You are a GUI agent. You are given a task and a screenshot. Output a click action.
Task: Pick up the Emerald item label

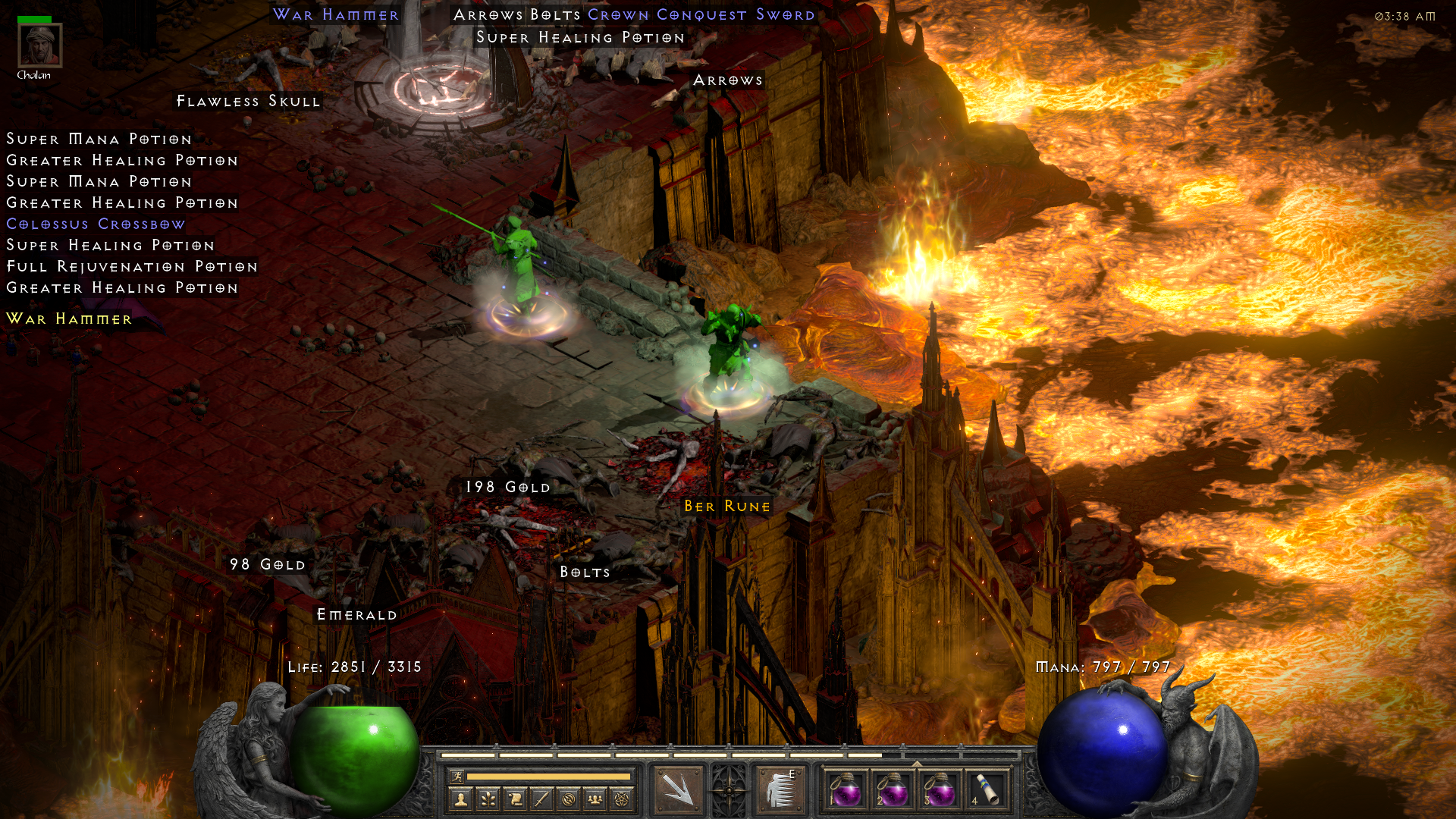point(356,615)
